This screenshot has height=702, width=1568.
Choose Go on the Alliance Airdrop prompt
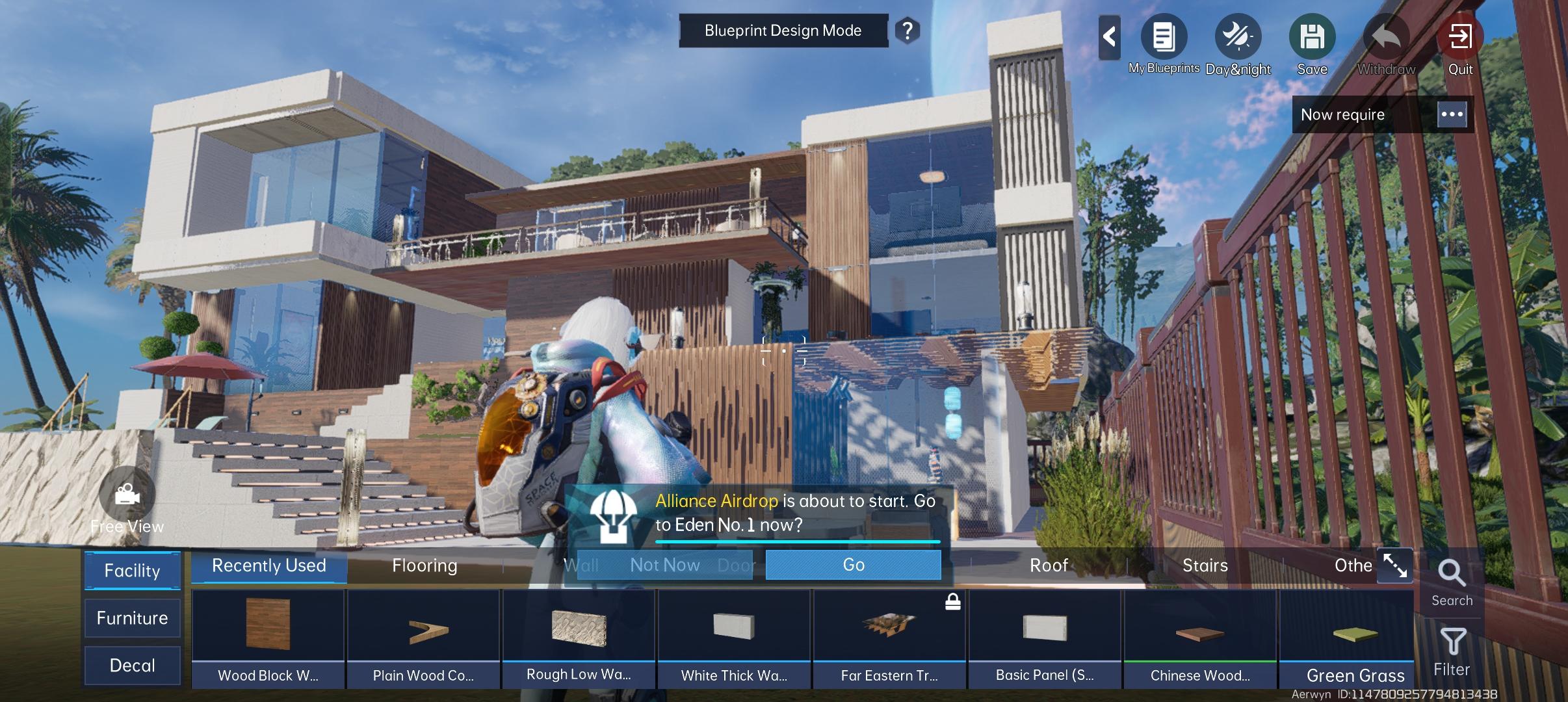(x=853, y=565)
